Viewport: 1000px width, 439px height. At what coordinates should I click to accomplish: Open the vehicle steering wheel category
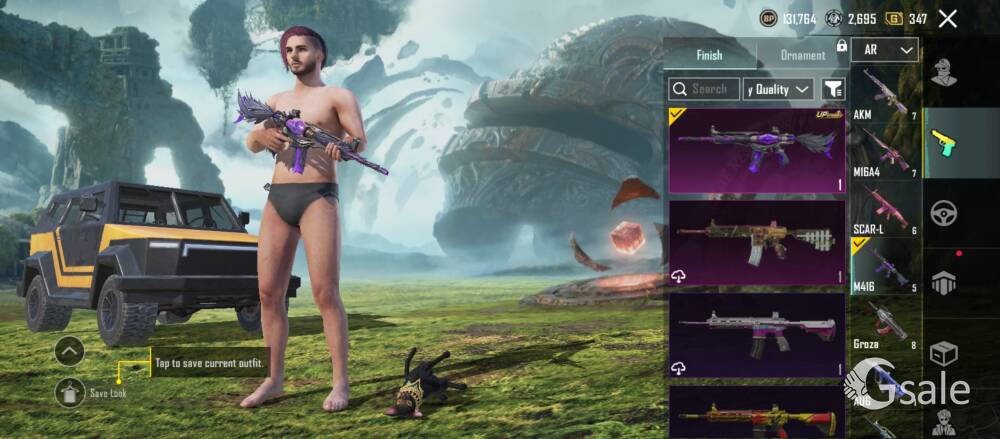tap(944, 212)
